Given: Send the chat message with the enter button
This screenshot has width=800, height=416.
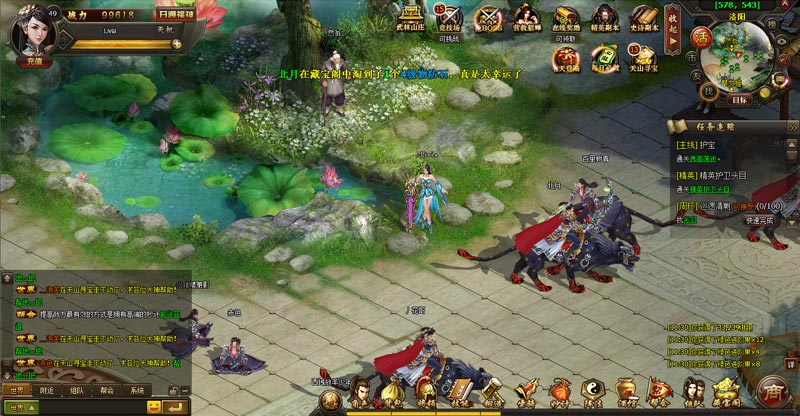Looking at the screenshot, I should pos(177,406).
